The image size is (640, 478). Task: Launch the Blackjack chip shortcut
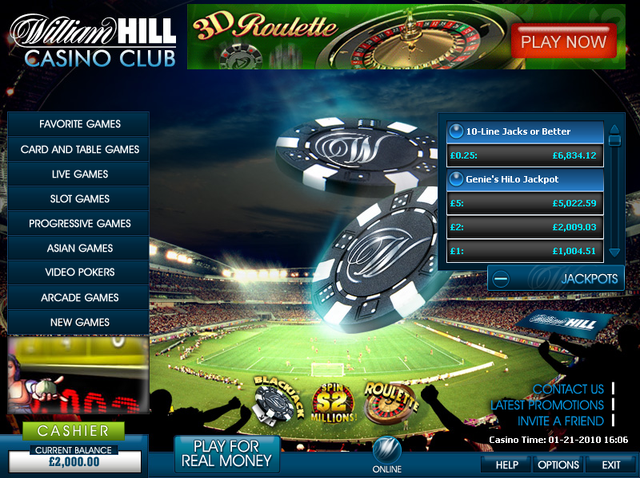point(273,399)
